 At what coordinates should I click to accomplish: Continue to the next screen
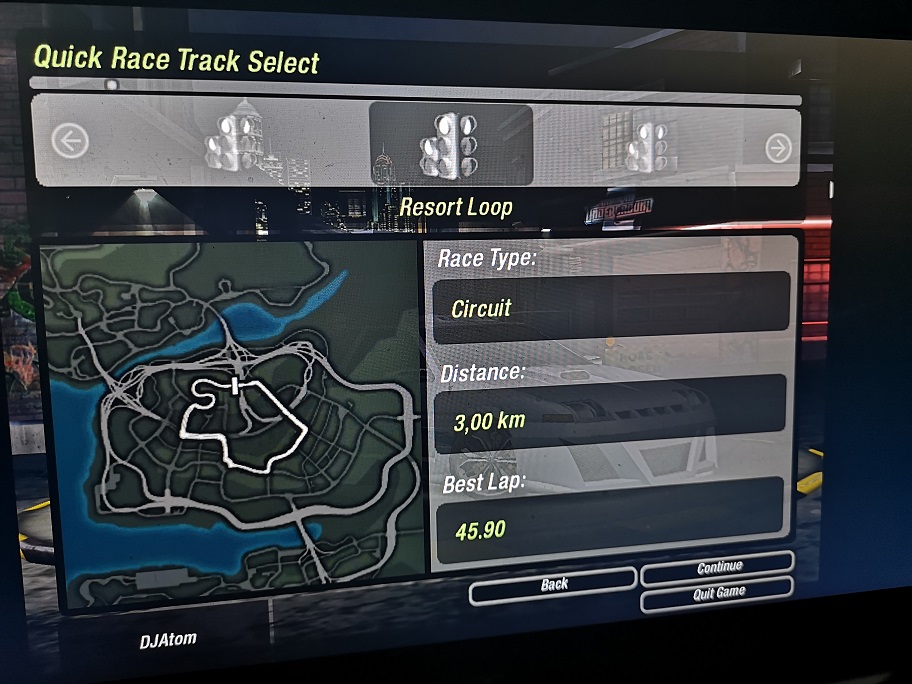718,568
